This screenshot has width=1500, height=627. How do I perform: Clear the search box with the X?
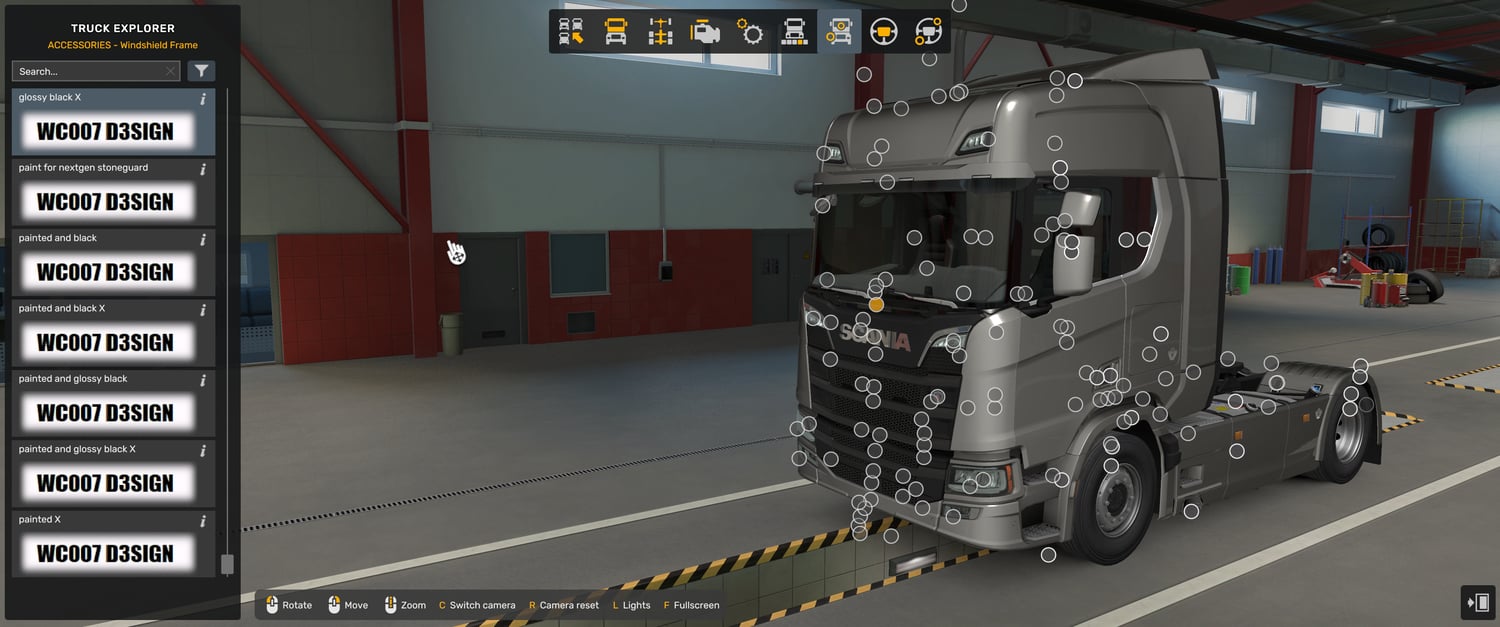(170, 71)
